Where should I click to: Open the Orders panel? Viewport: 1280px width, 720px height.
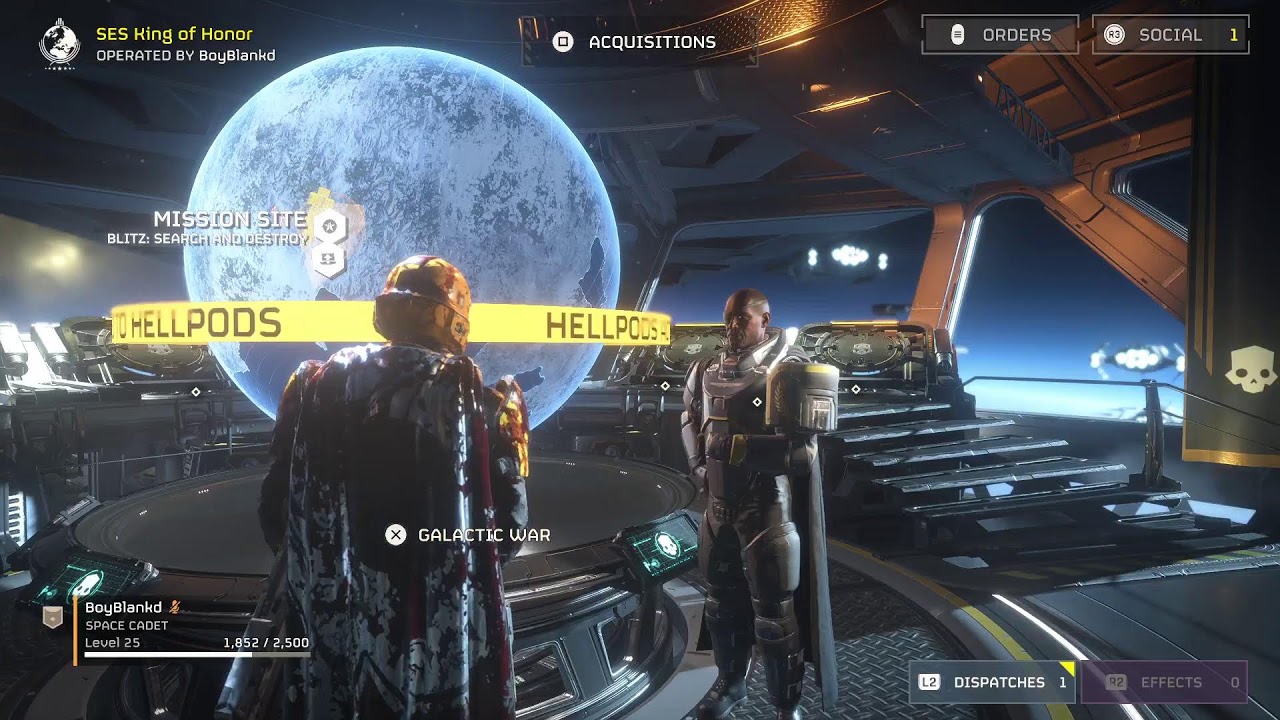point(1000,35)
